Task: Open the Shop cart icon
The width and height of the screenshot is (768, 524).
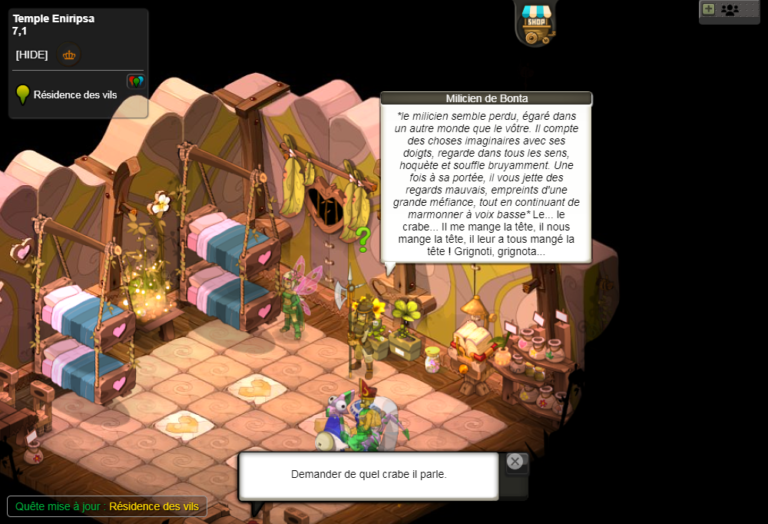Action: [x=535, y=23]
